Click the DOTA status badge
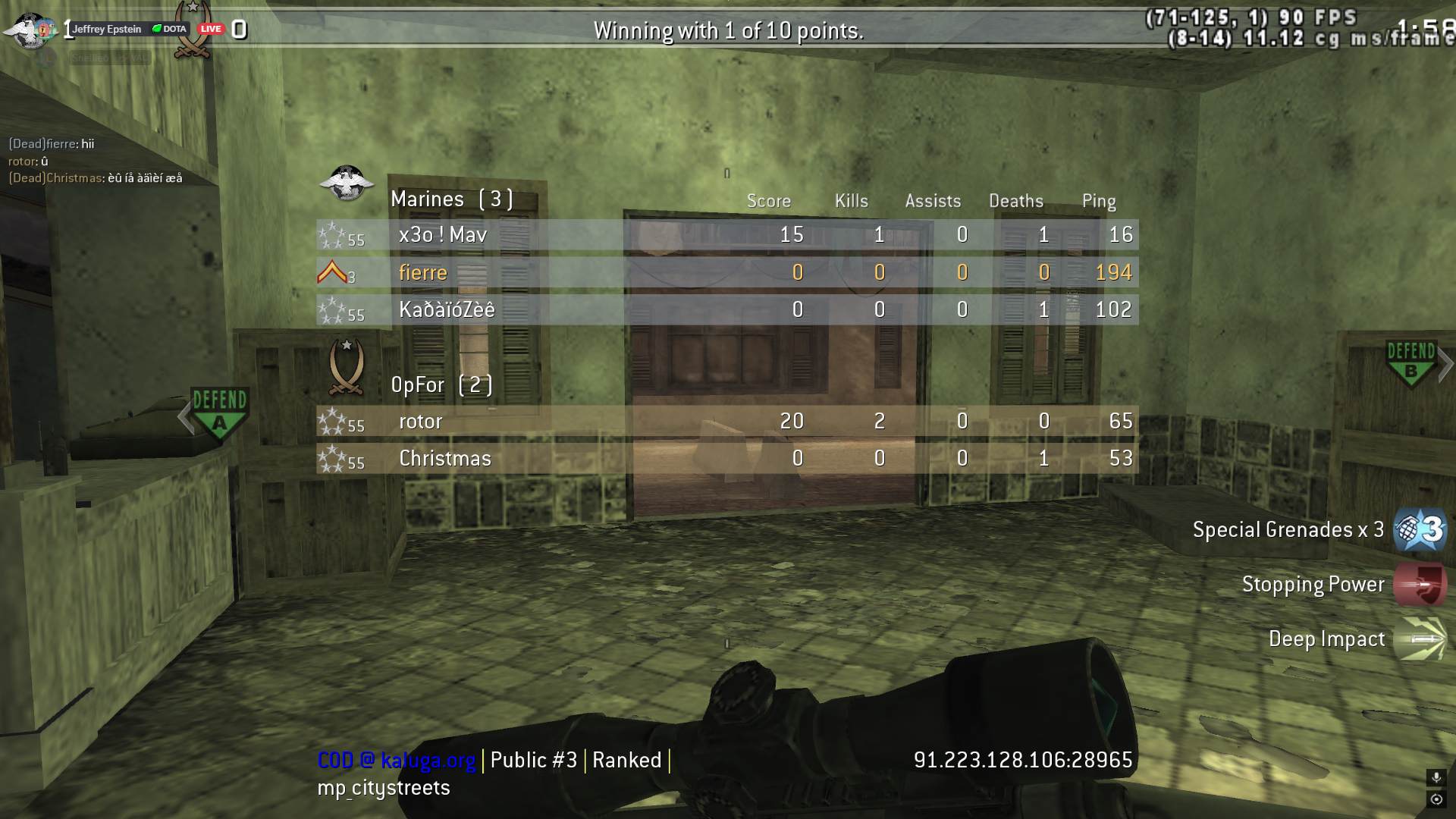Screen dimensions: 1456x819 coord(168,27)
